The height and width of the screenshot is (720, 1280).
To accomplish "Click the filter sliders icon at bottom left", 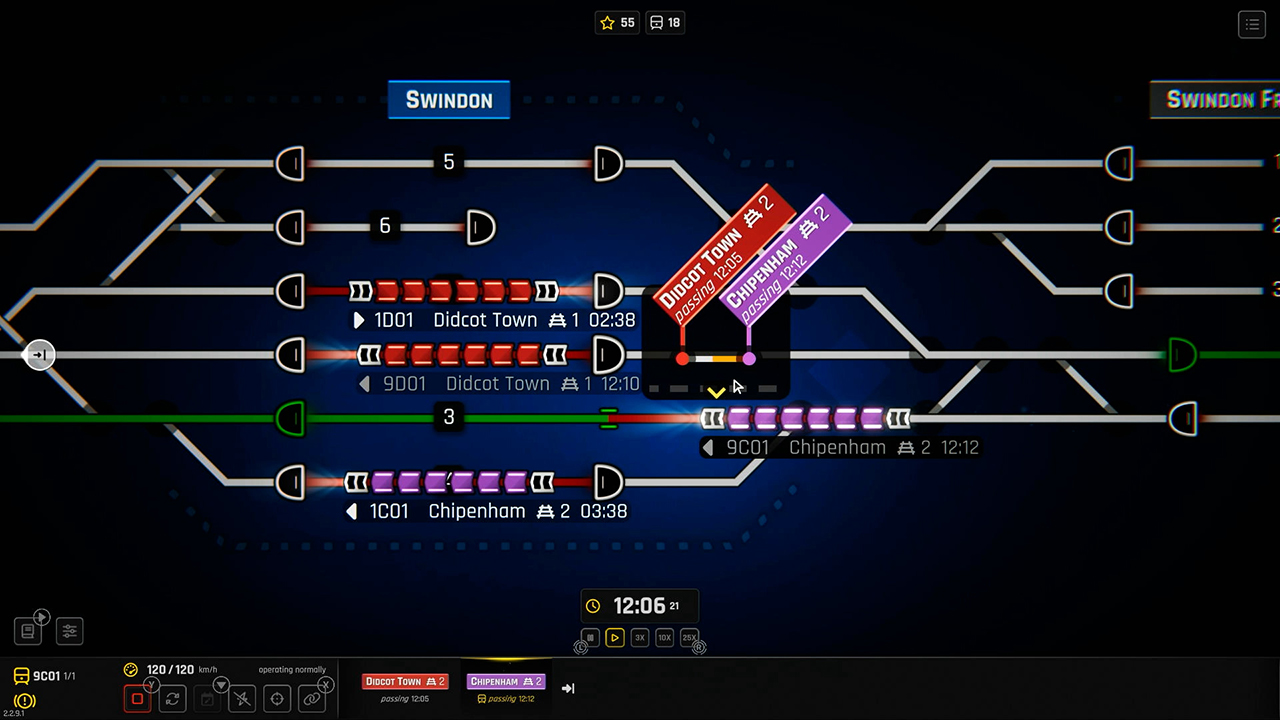I will (x=69, y=629).
